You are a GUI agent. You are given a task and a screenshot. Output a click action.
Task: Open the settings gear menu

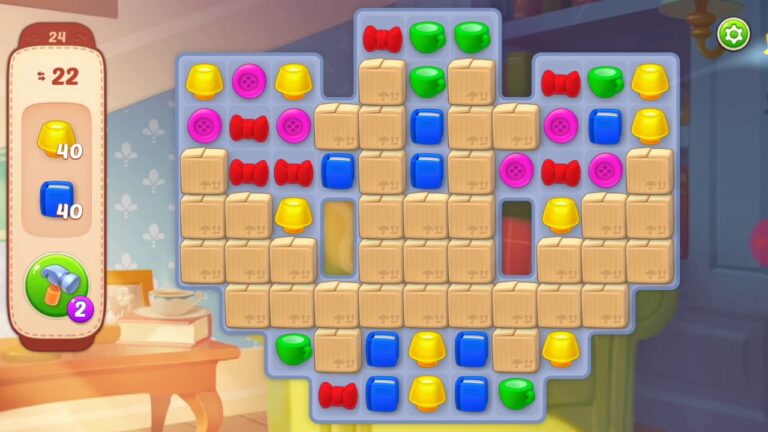click(x=733, y=35)
